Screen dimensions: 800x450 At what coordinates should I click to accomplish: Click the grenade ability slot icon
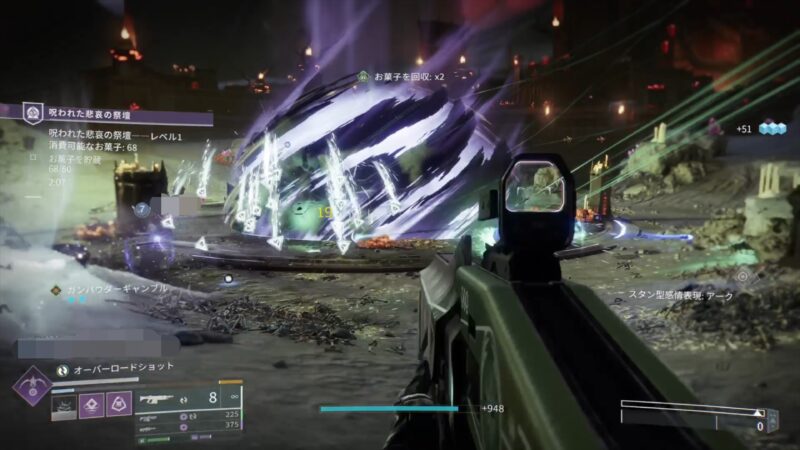coord(65,404)
